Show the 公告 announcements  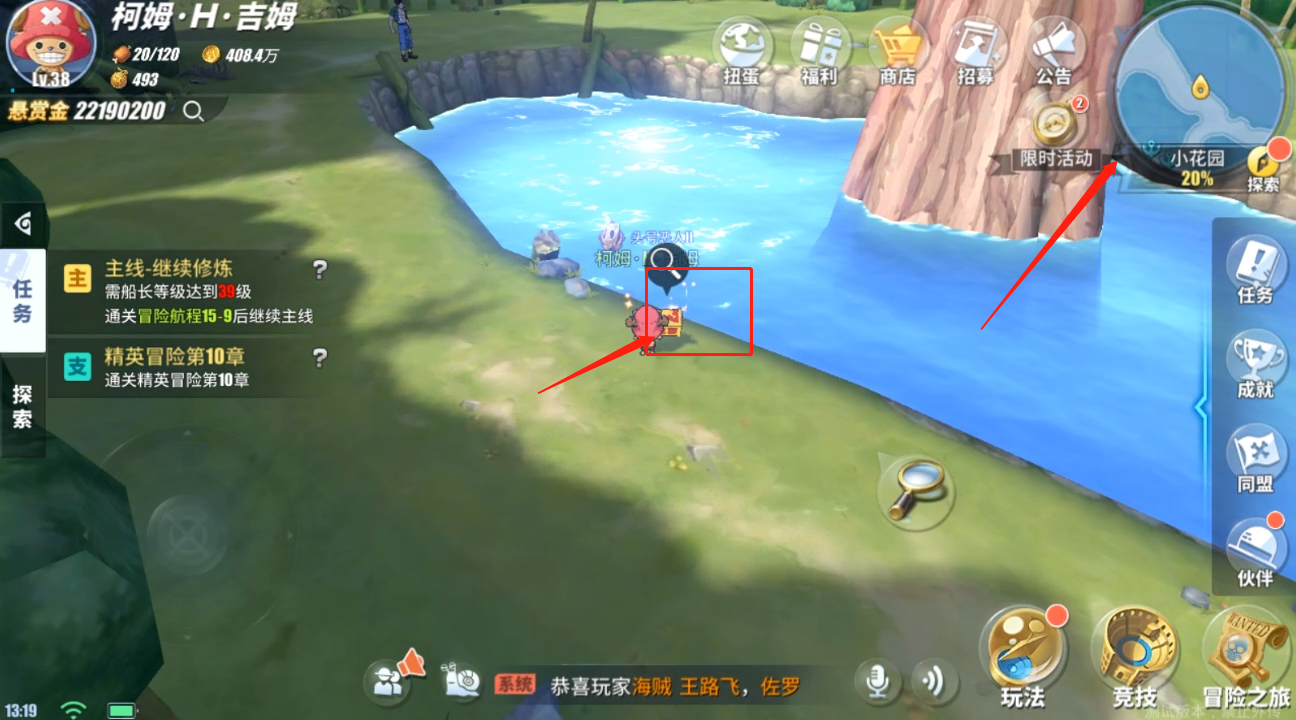click(x=1054, y=49)
